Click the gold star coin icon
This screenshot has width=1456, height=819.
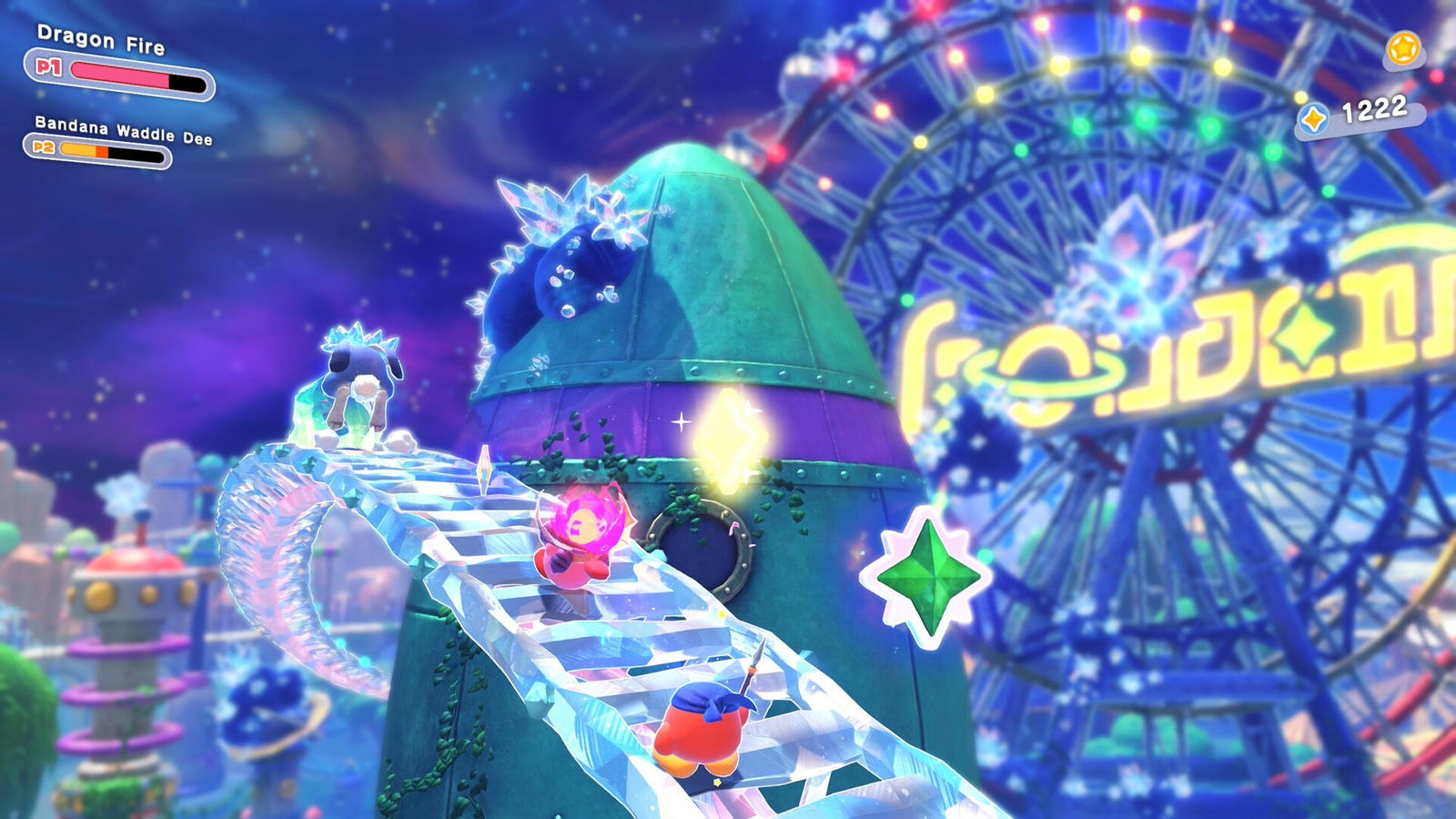tap(1403, 48)
